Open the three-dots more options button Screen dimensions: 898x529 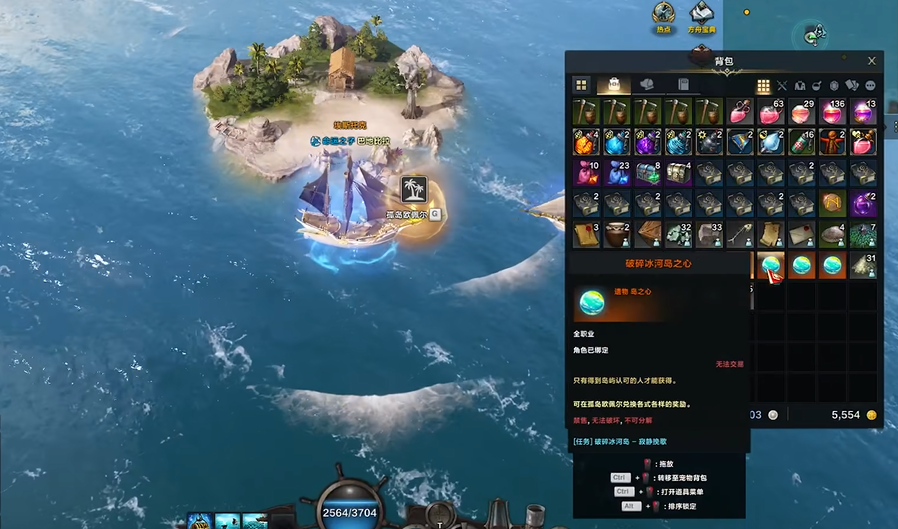pos(870,86)
